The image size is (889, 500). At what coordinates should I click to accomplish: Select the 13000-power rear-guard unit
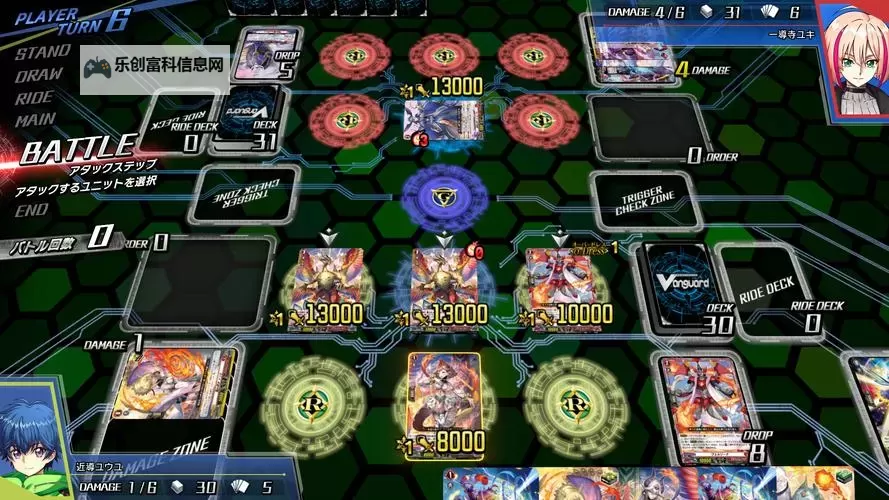(x=325, y=285)
